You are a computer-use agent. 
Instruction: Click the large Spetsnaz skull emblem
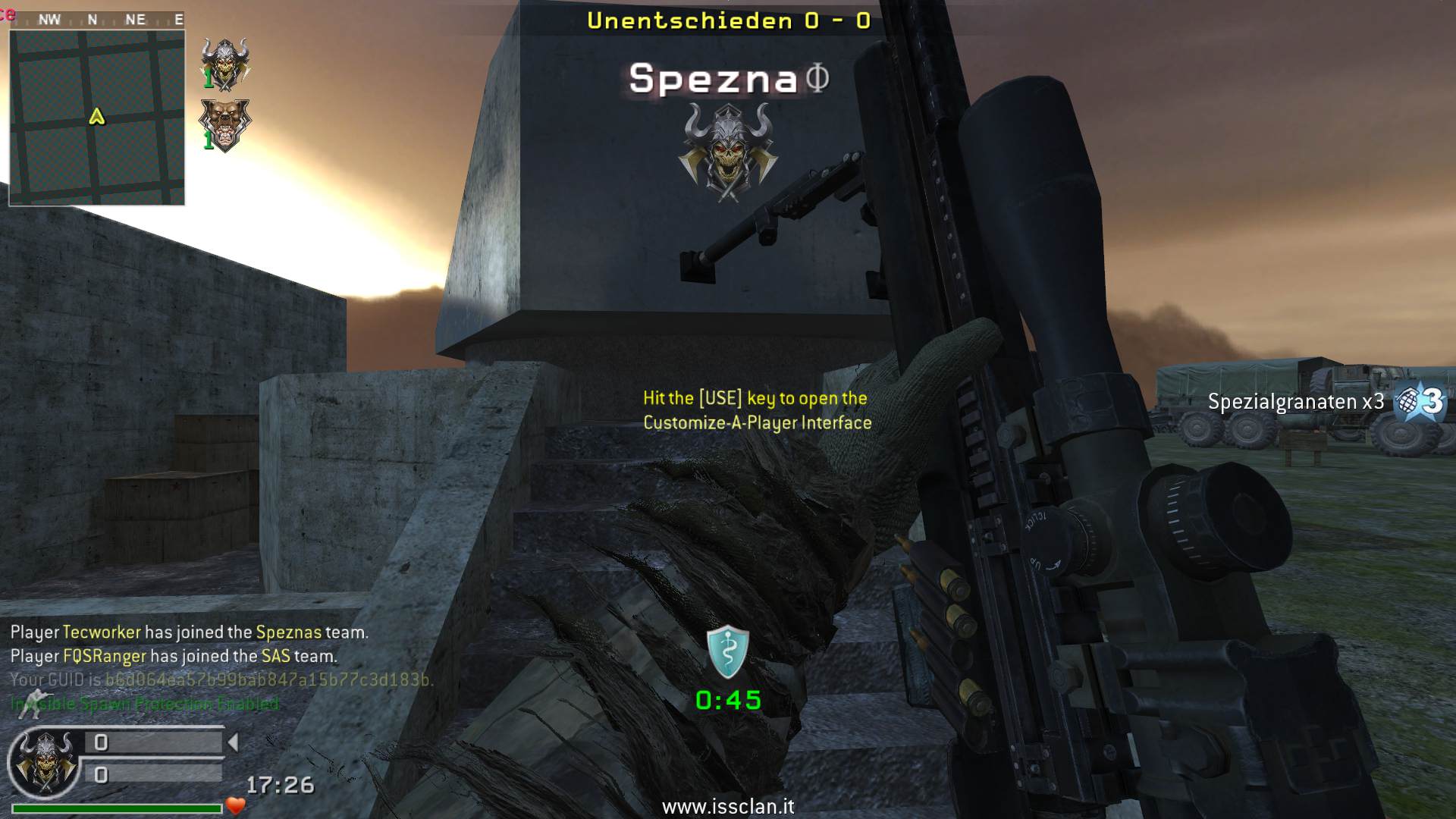[x=728, y=152]
